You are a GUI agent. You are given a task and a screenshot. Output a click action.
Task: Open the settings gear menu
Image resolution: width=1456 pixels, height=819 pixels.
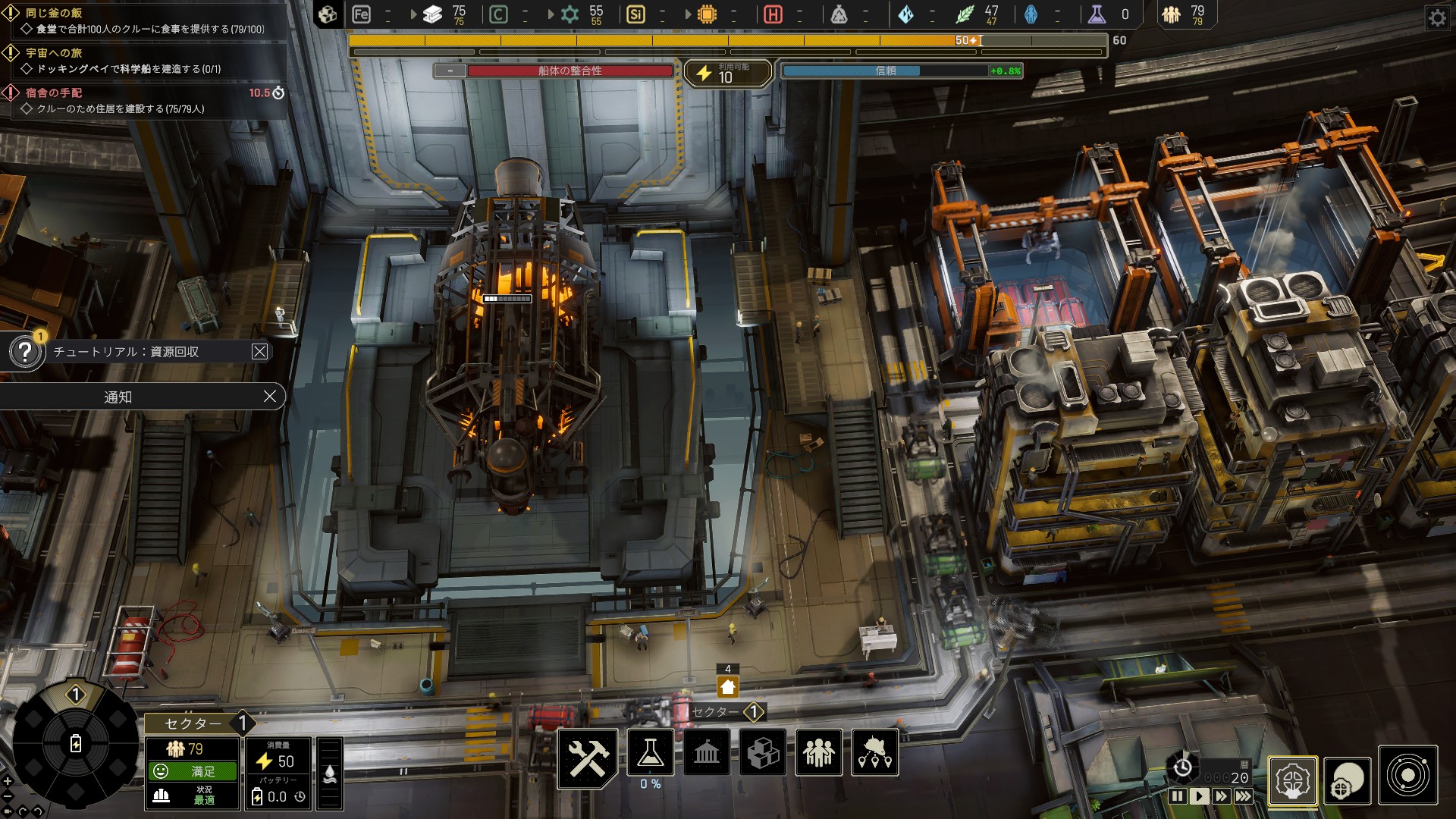(1437, 17)
